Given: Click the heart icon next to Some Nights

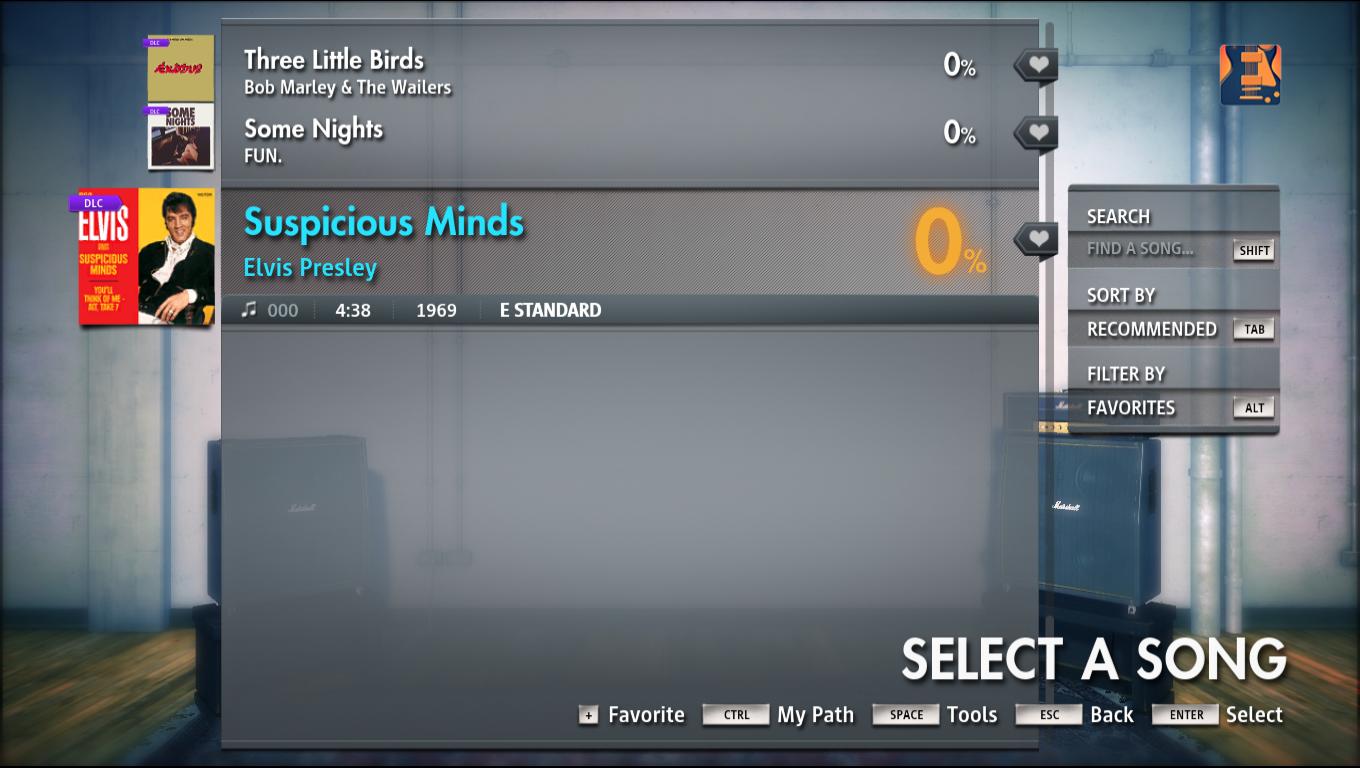Looking at the screenshot, I should pos(1035,131).
